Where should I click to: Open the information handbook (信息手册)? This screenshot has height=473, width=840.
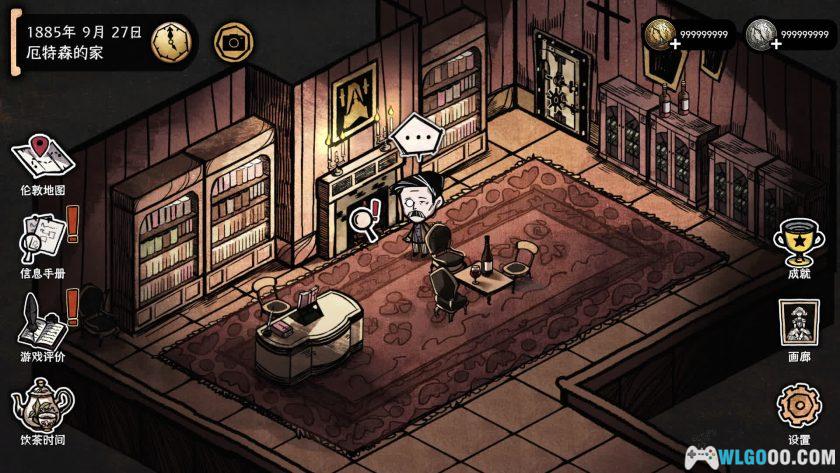[43, 239]
